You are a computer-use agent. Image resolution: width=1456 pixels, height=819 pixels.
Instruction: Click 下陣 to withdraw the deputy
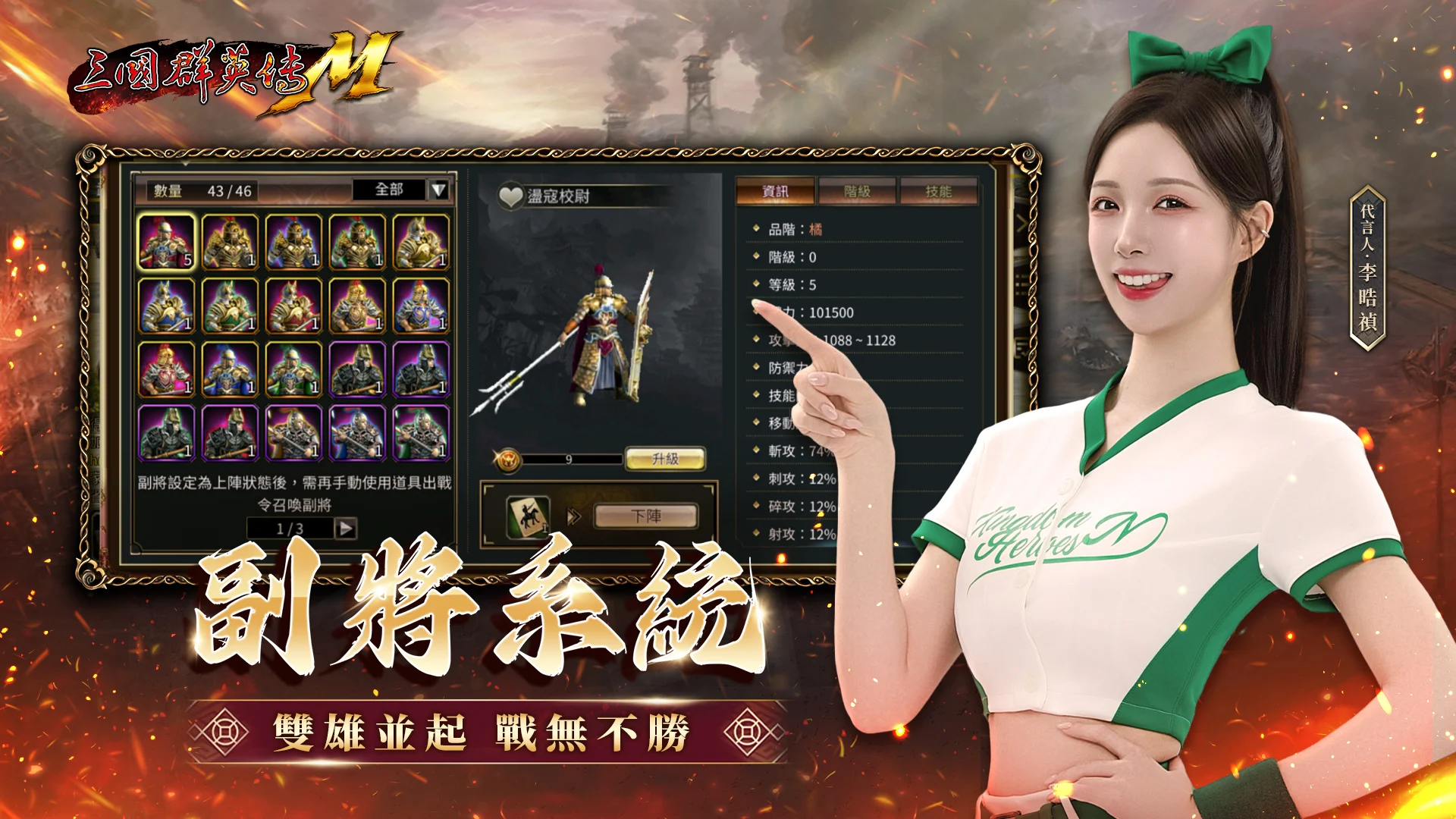coord(648,516)
